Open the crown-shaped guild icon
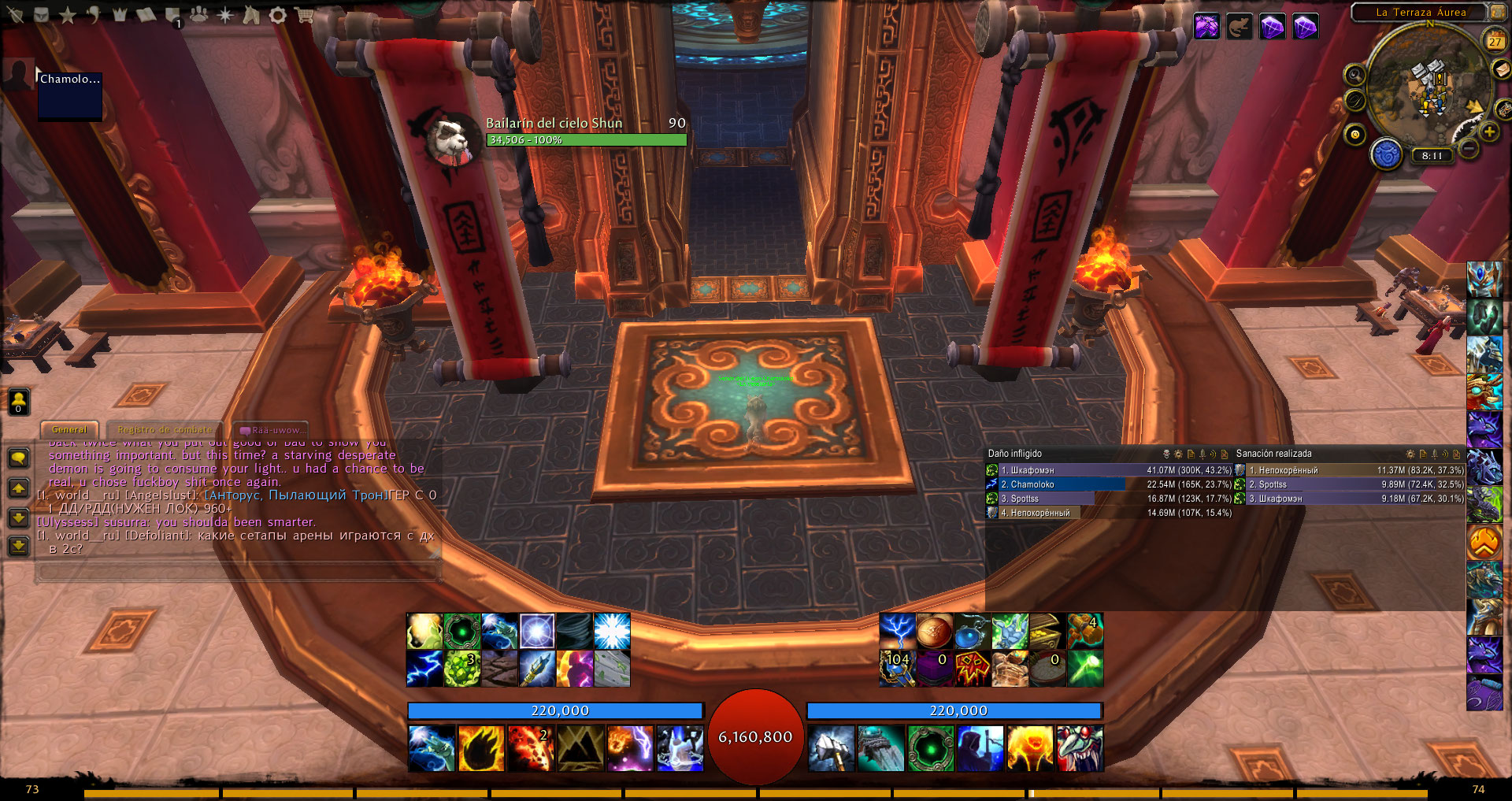The height and width of the screenshot is (801, 1512). pyautogui.click(x=120, y=15)
